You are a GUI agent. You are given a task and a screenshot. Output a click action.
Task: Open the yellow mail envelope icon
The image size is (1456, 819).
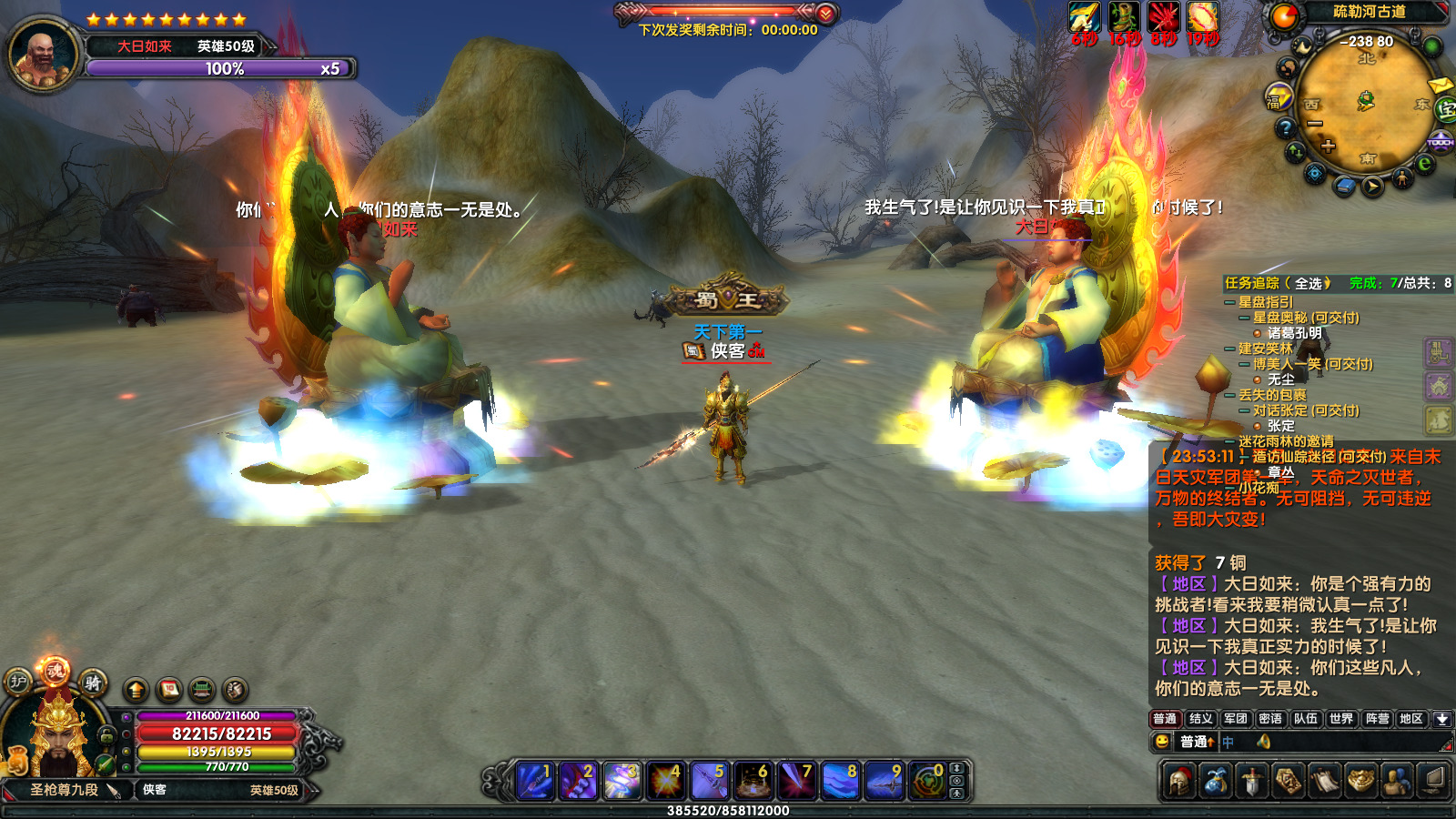(1440, 86)
